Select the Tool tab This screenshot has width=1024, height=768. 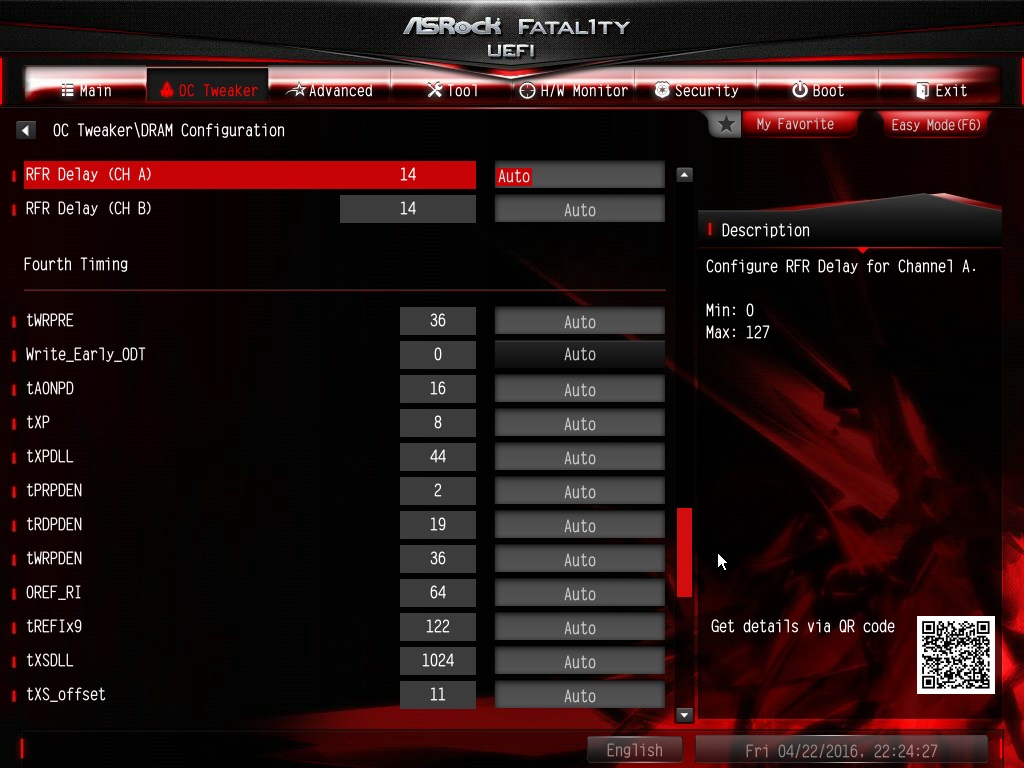point(452,90)
